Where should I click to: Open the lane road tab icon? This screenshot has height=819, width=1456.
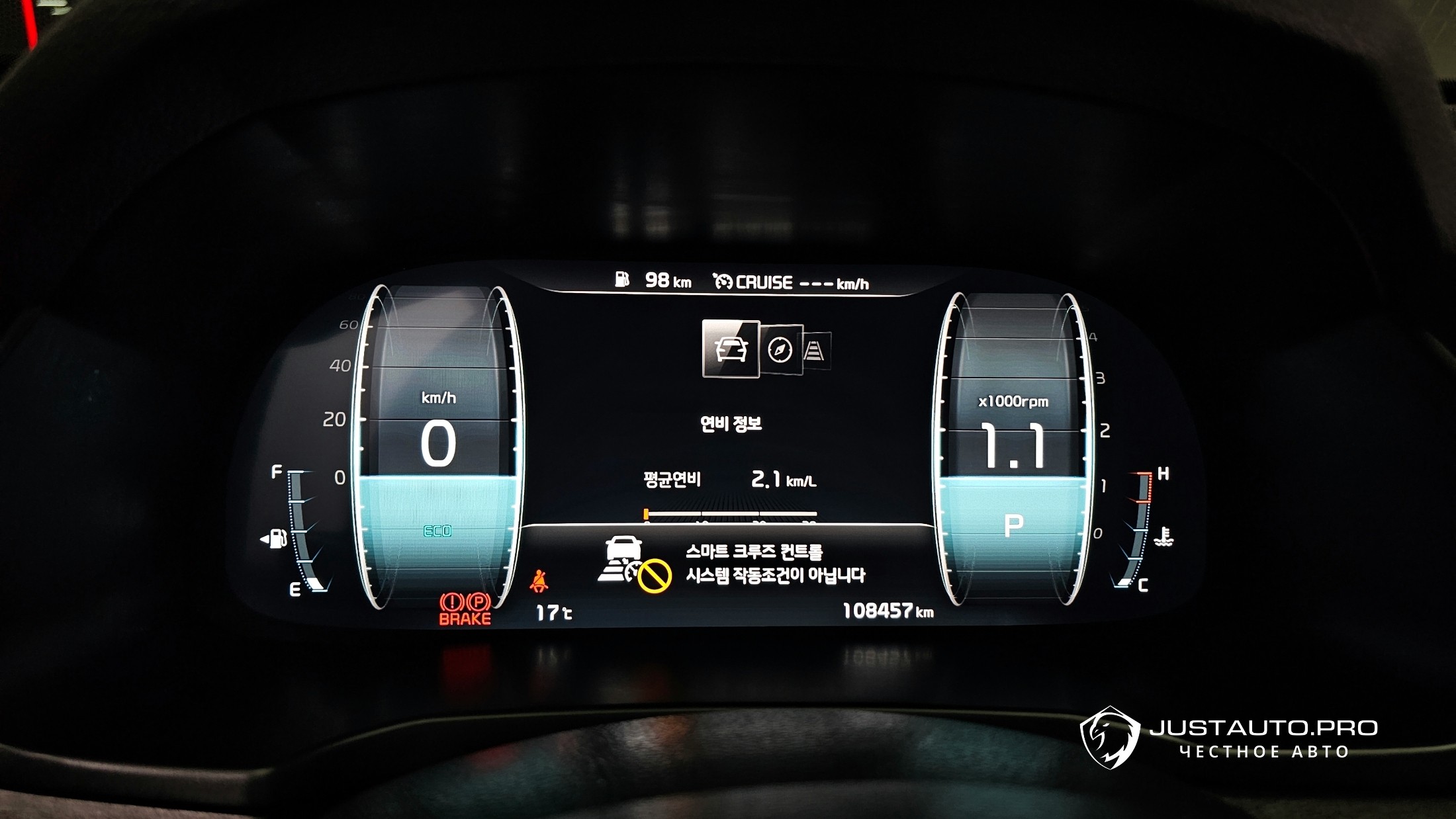815,351
